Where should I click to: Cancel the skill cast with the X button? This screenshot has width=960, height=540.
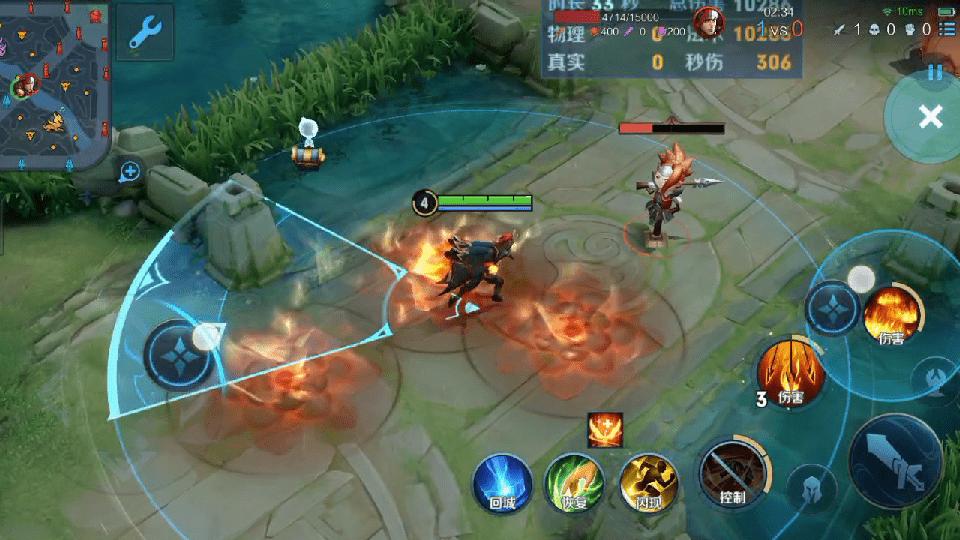930,117
